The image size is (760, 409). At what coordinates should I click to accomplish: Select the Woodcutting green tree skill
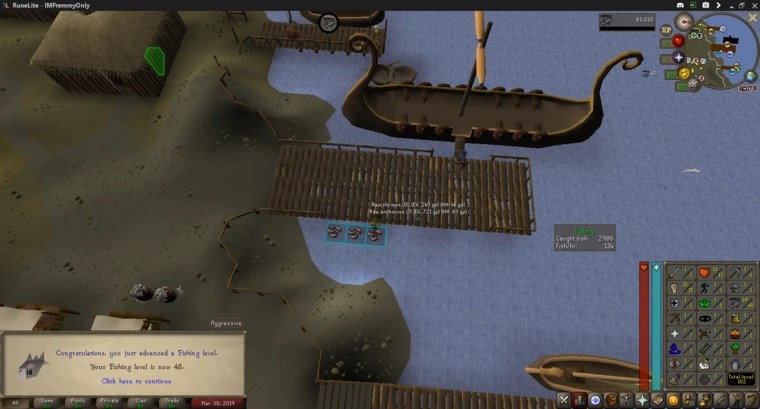pyautogui.click(x=736, y=349)
